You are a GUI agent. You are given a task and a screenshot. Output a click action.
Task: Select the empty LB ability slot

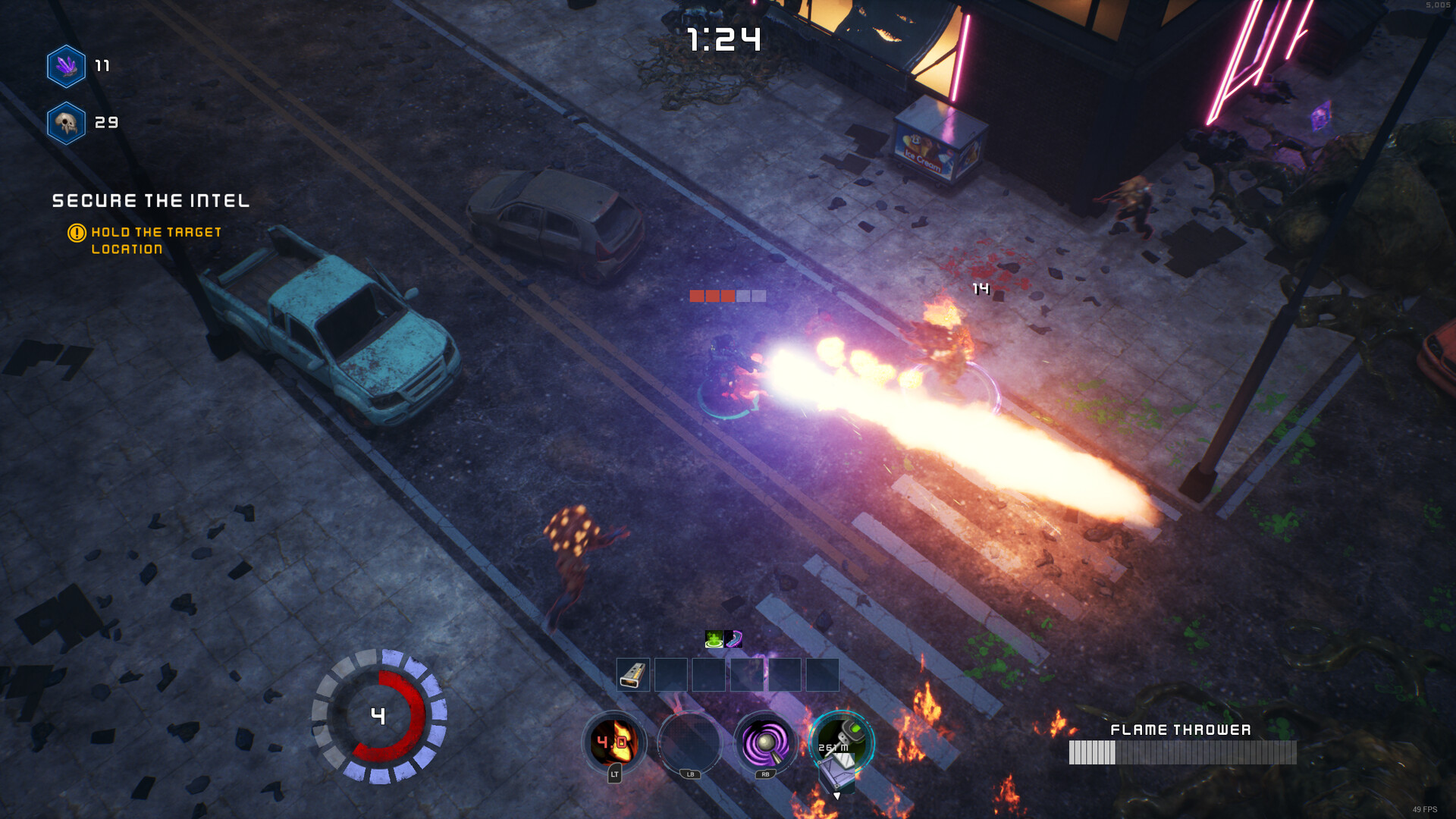(689, 742)
